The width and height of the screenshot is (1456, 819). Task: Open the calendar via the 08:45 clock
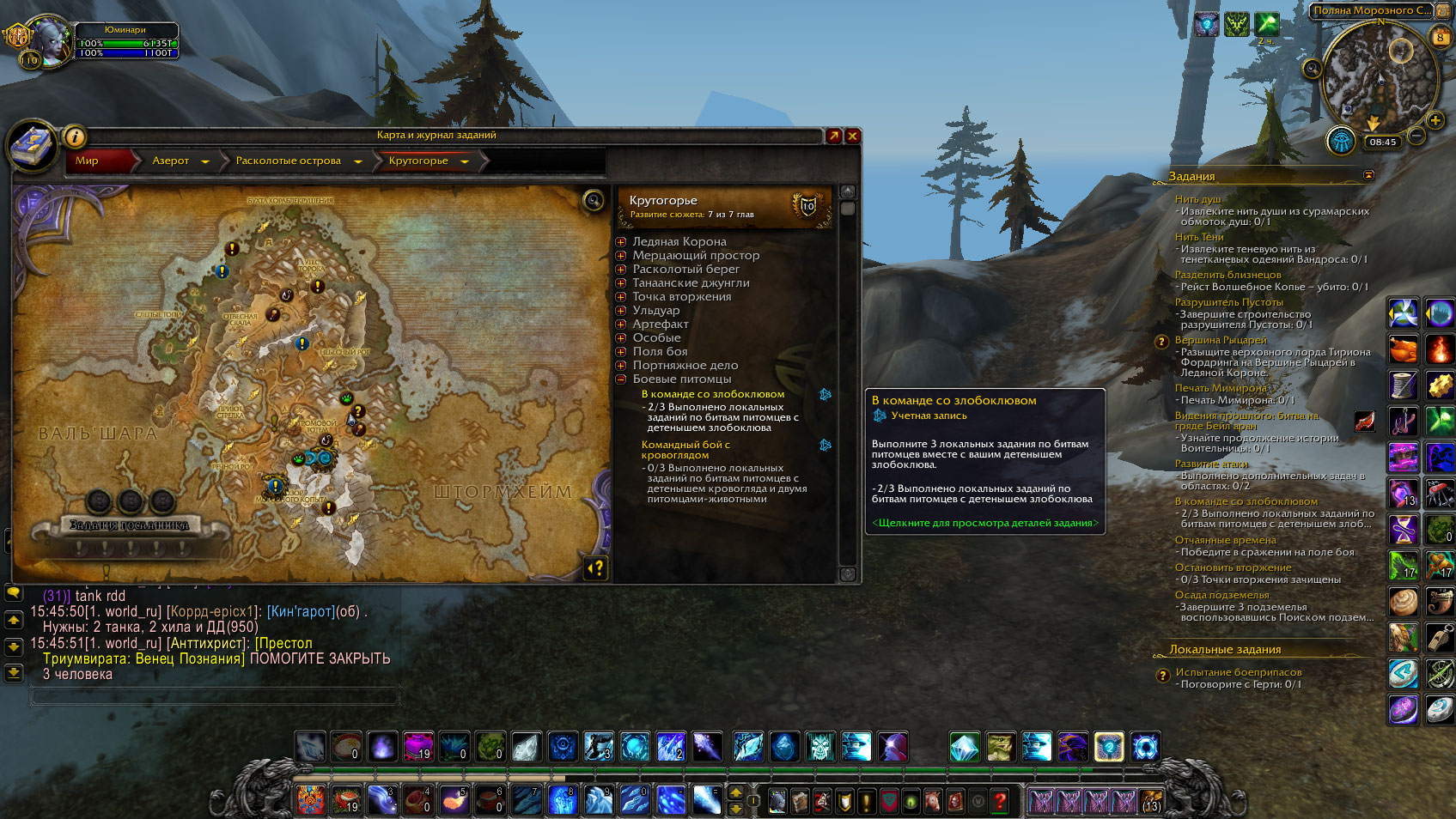point(1382,143)
